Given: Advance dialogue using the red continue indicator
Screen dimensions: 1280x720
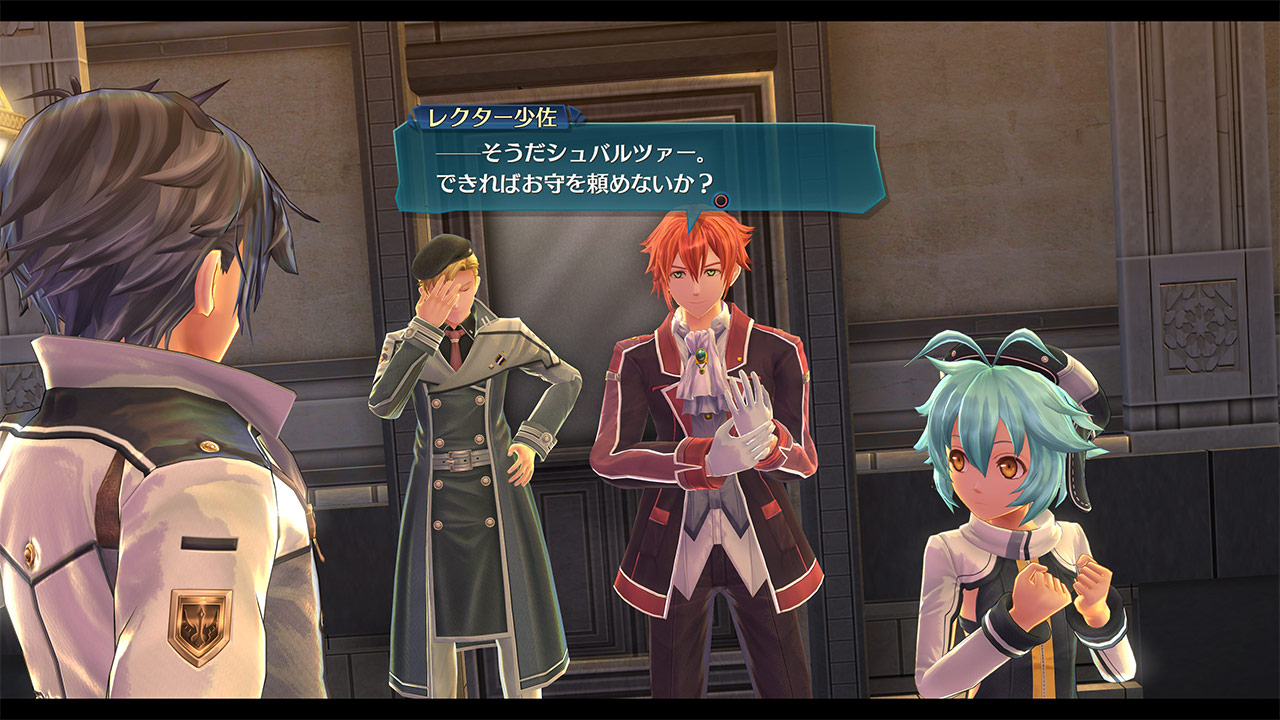Looking at the screenshot, I should click(x=720, y=201).
